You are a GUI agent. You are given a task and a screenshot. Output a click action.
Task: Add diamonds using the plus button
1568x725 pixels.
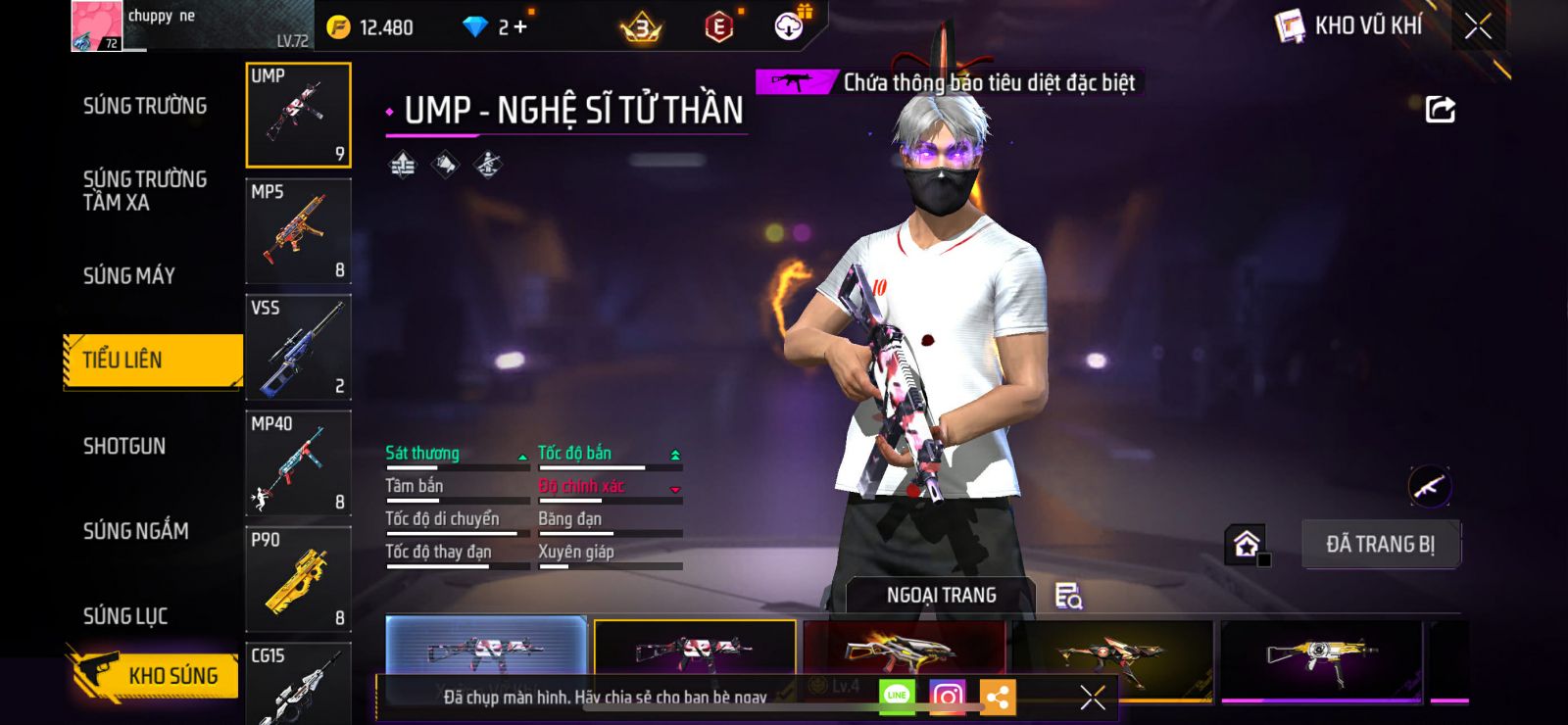[x=520, y=27]
